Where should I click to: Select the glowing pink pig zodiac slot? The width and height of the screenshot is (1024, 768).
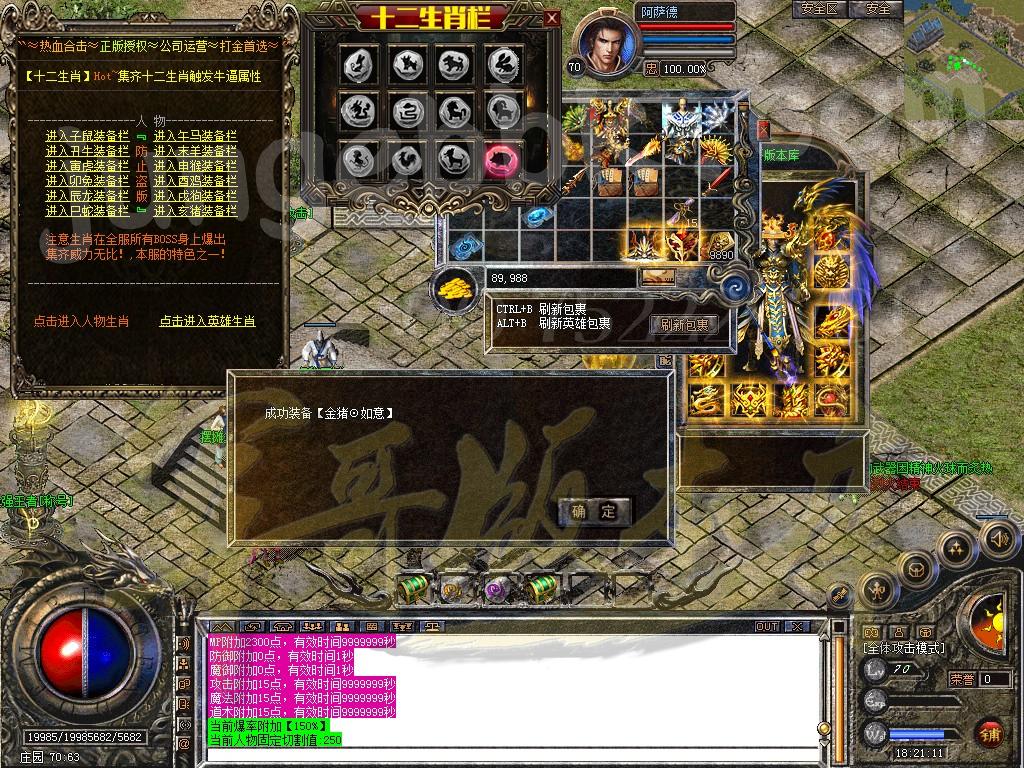(503, 158)
